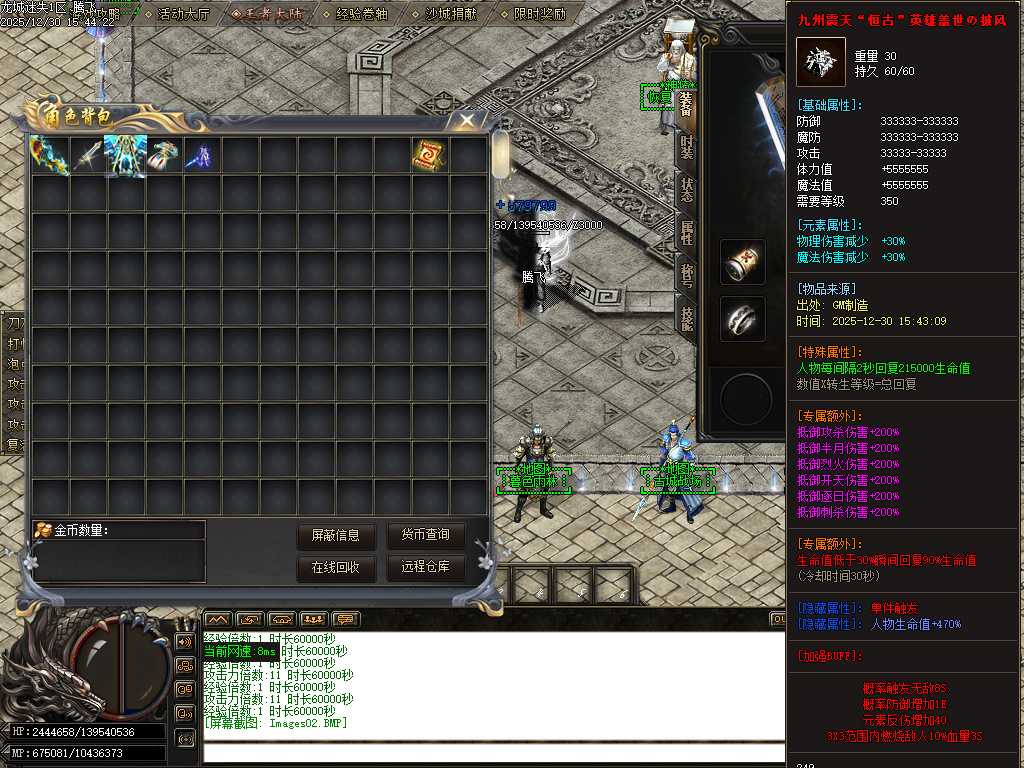Viewport: 1024px width, 768px height.
Task: Open the 王者大陆 menu entry
Action: [x=266, y=14]
